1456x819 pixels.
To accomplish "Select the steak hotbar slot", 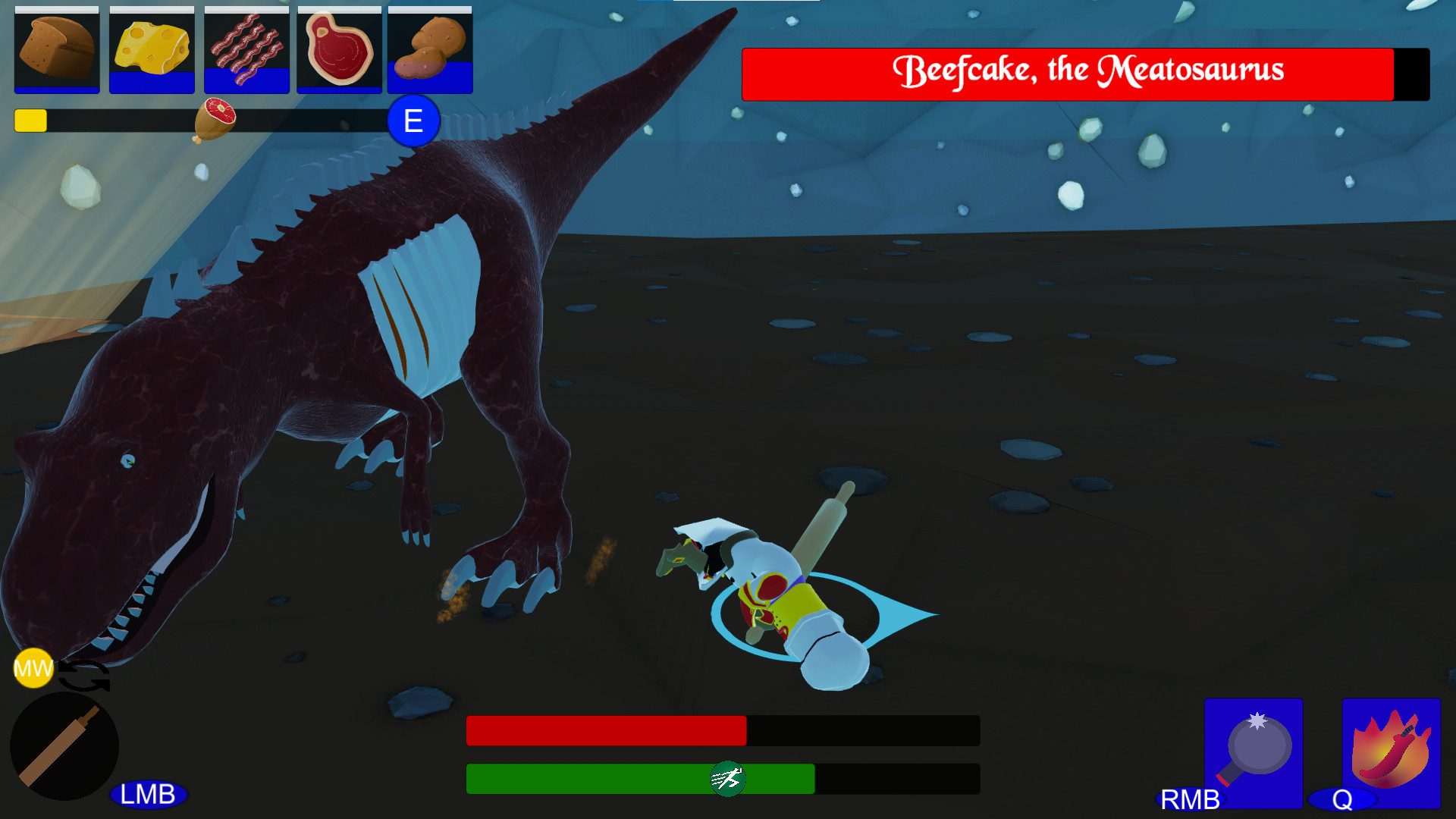I will 339,49.
